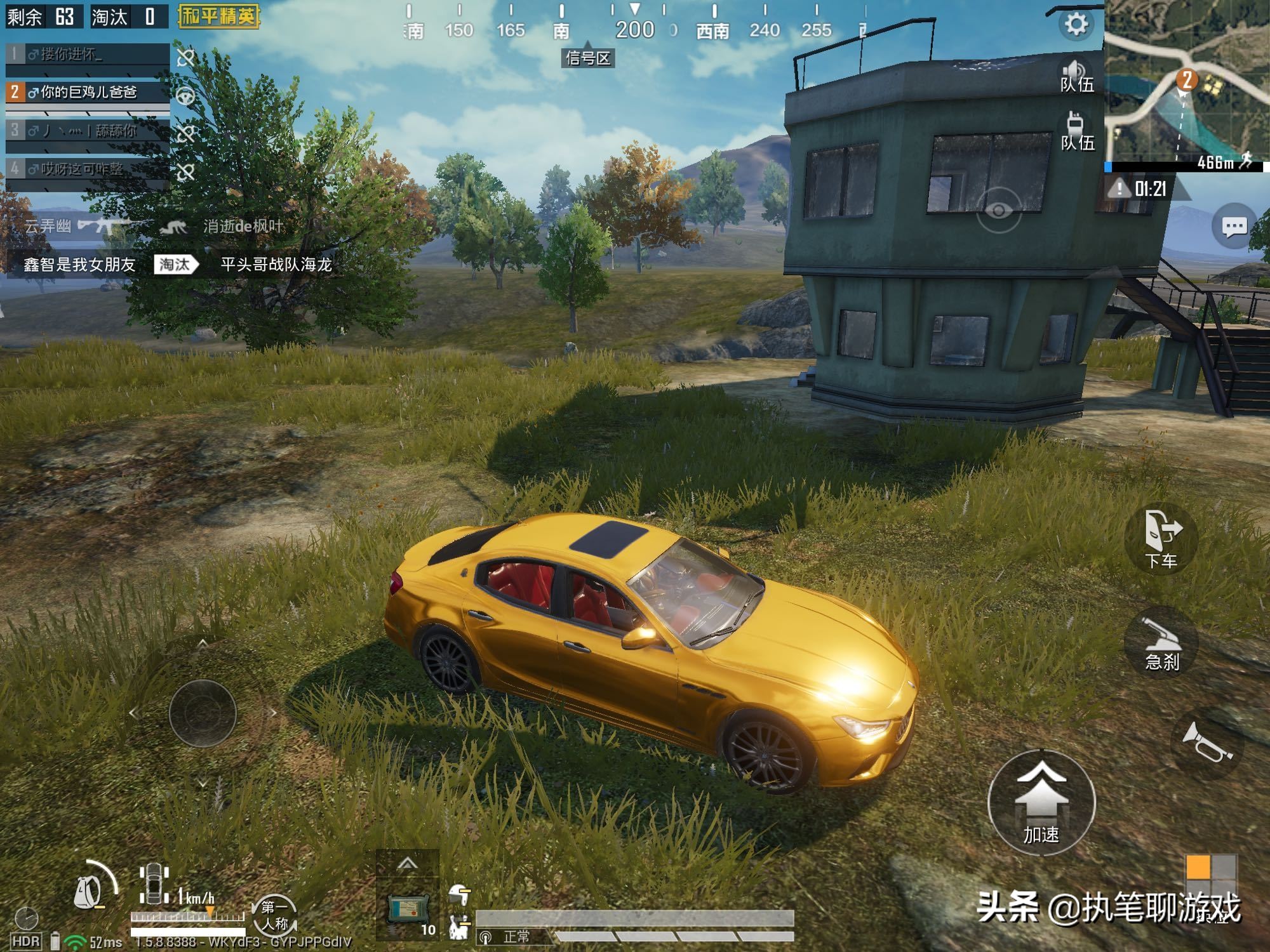Switch perspective with 第一人称 button
Screen dimensions: 1270x952
pyautogui.click(x=275, y=915)
